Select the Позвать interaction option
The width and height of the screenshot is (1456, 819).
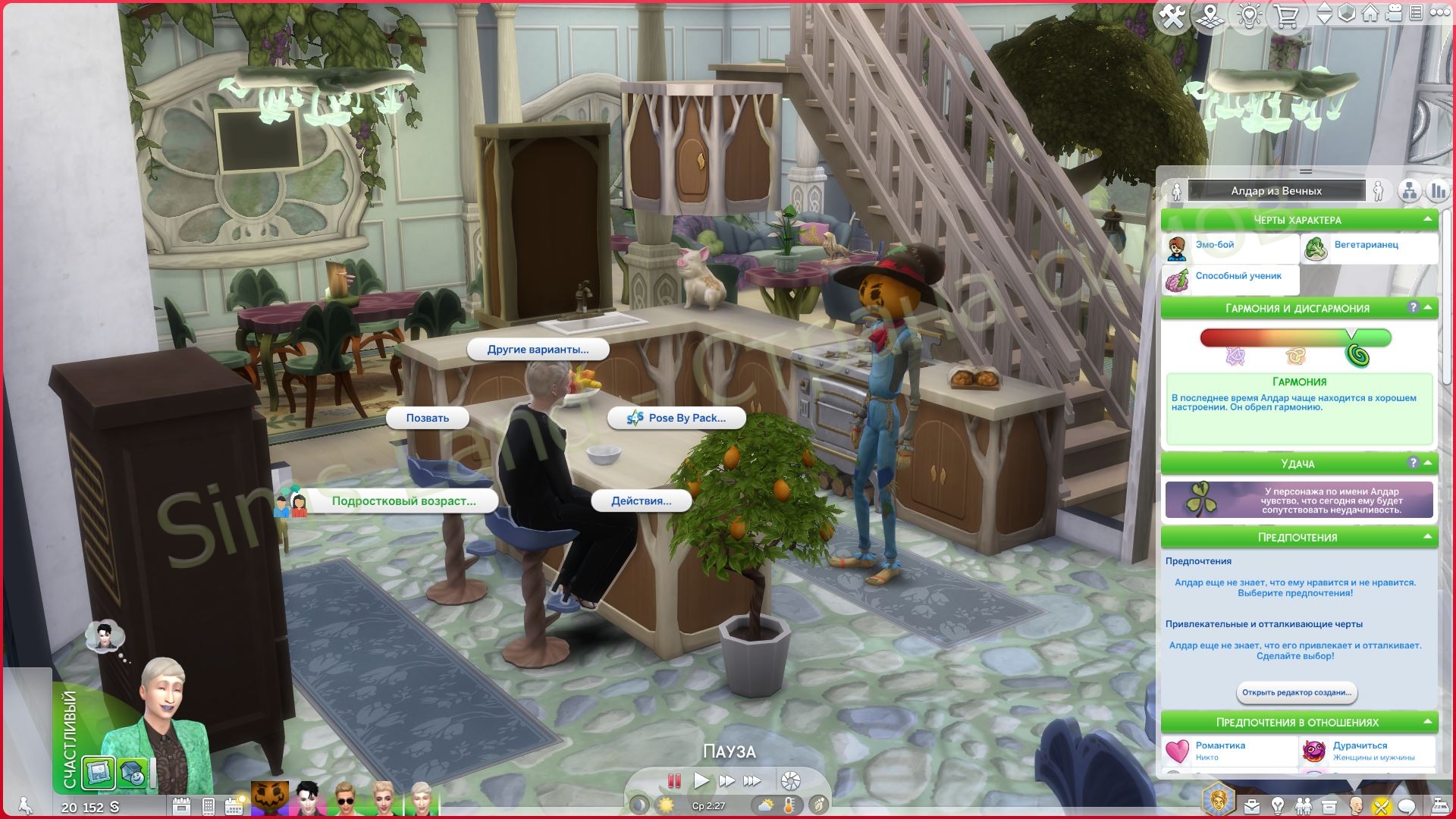tap(428, 418)
